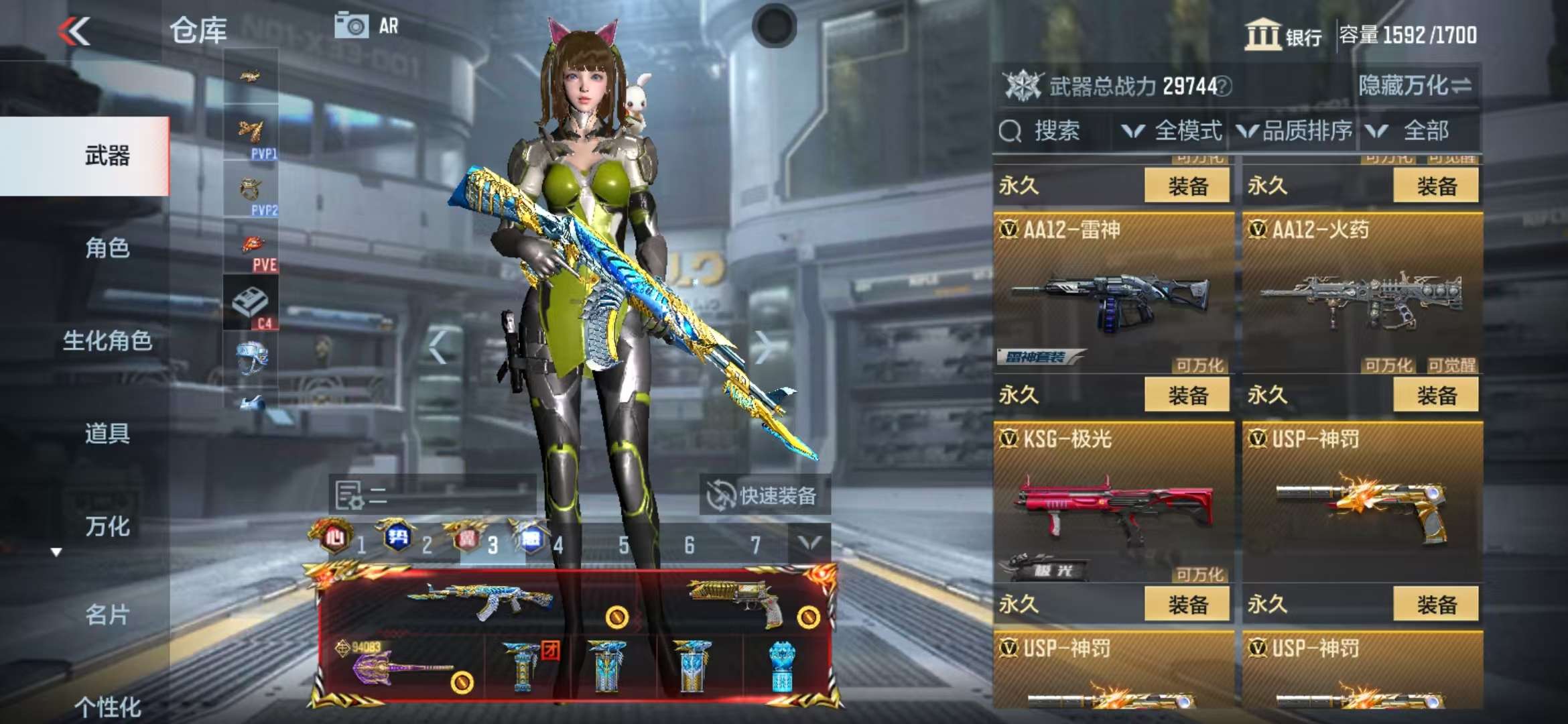
Task: Select the 名片 category
Action: 107,614
